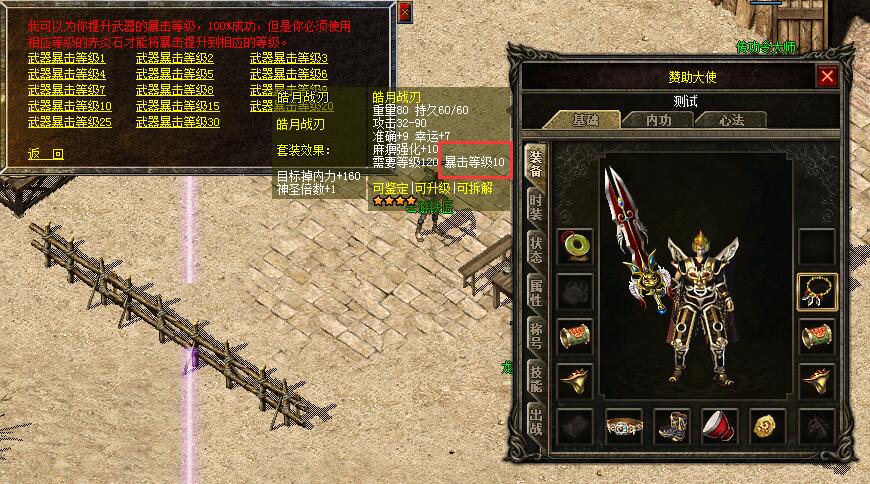
Task: Select the 武器暴击等级2 option
Action: click(175, 58)
